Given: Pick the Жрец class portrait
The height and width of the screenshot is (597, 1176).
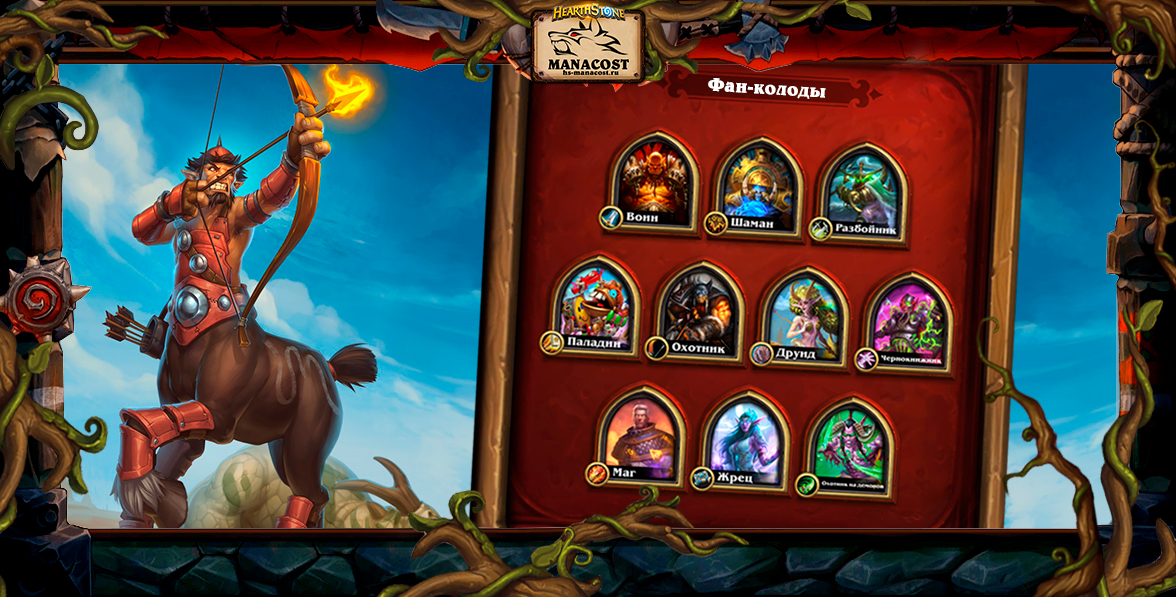Looking at the screenshot, I should [745, 442].
